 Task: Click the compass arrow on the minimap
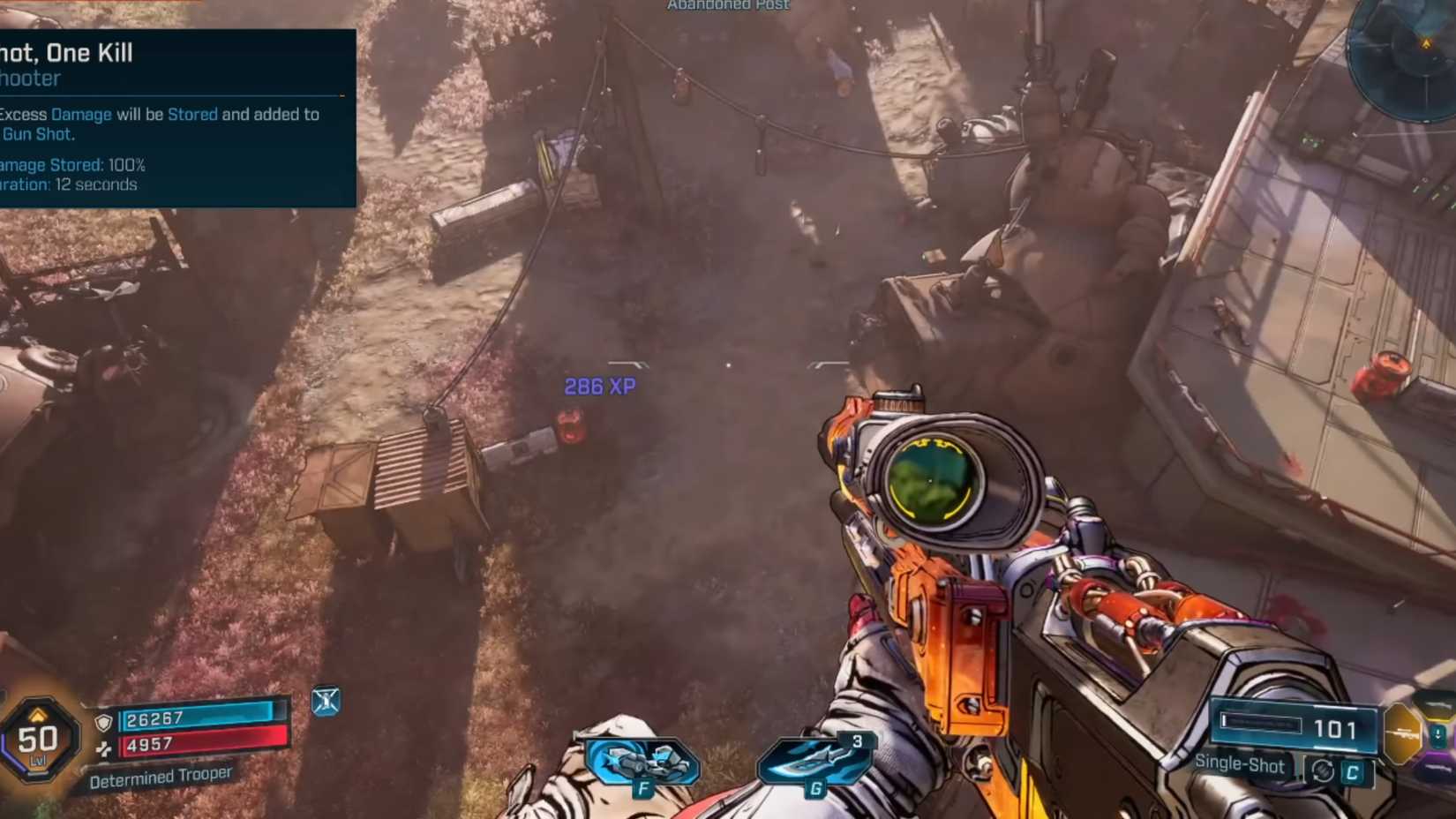1427,46
